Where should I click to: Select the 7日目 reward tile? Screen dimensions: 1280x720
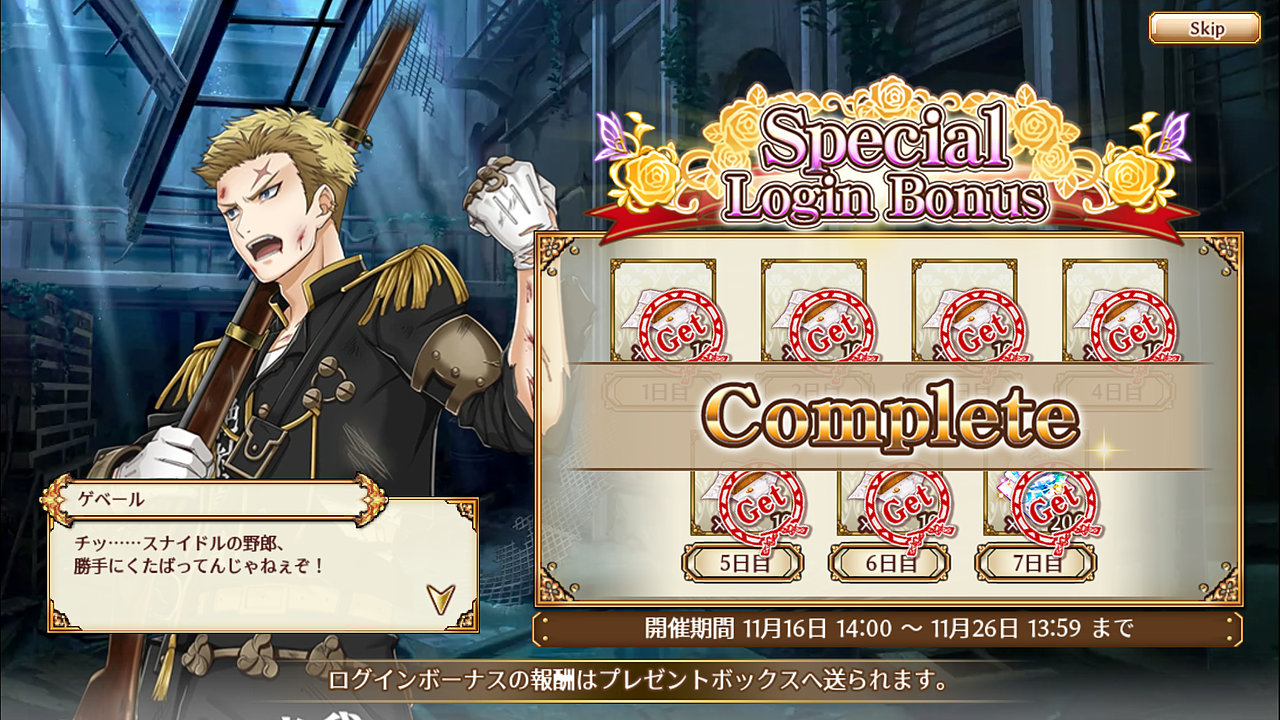(1036, 512)
